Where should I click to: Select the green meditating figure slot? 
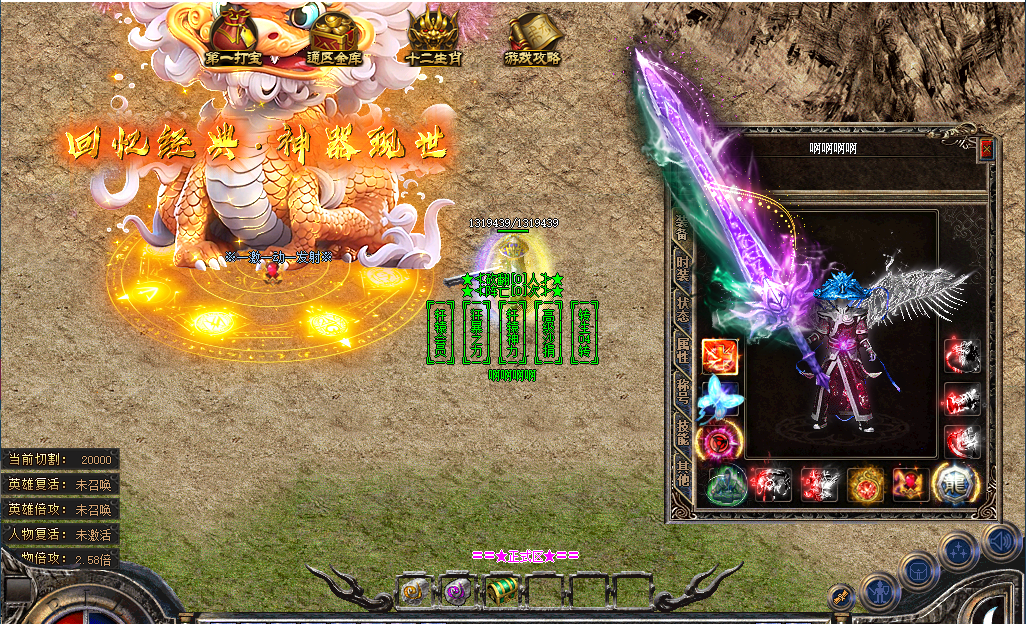tap(726, 485)
